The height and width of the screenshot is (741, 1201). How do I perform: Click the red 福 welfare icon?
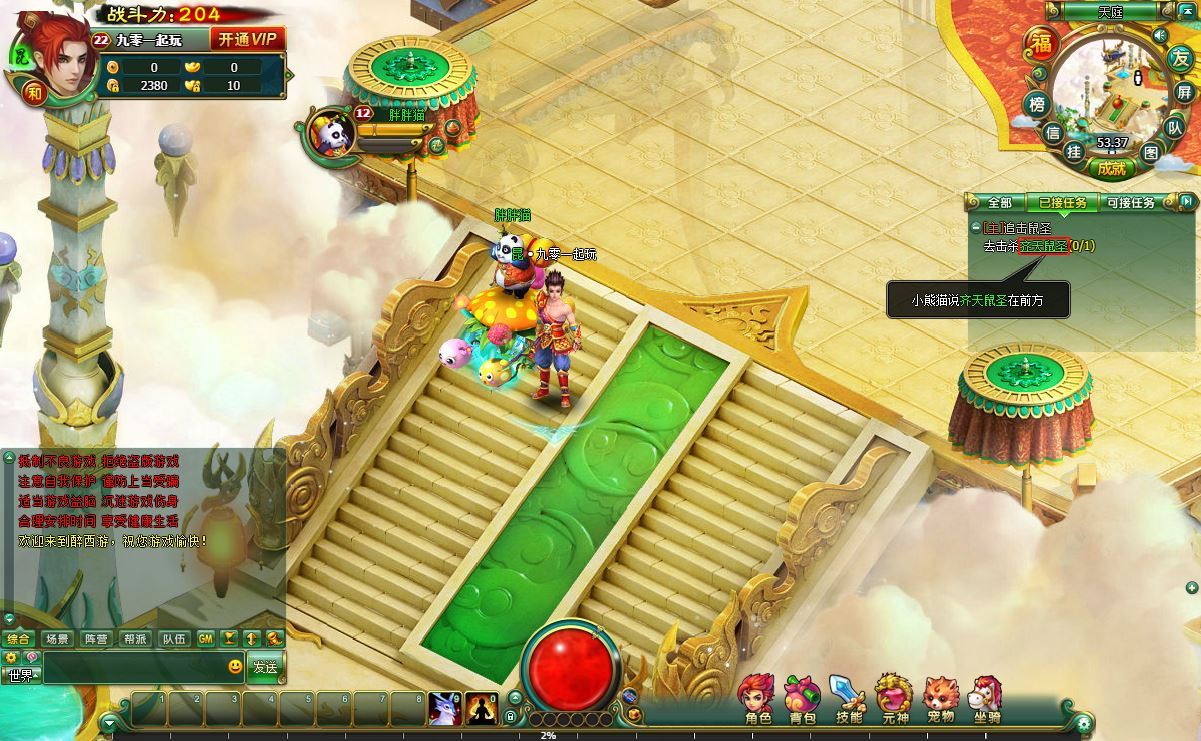pos(1040,45)
